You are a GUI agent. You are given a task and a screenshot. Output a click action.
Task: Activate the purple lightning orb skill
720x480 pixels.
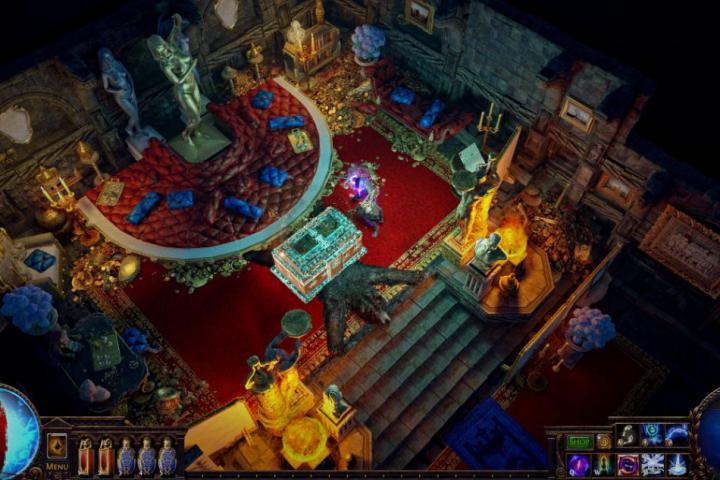click(x=579, y=464)
